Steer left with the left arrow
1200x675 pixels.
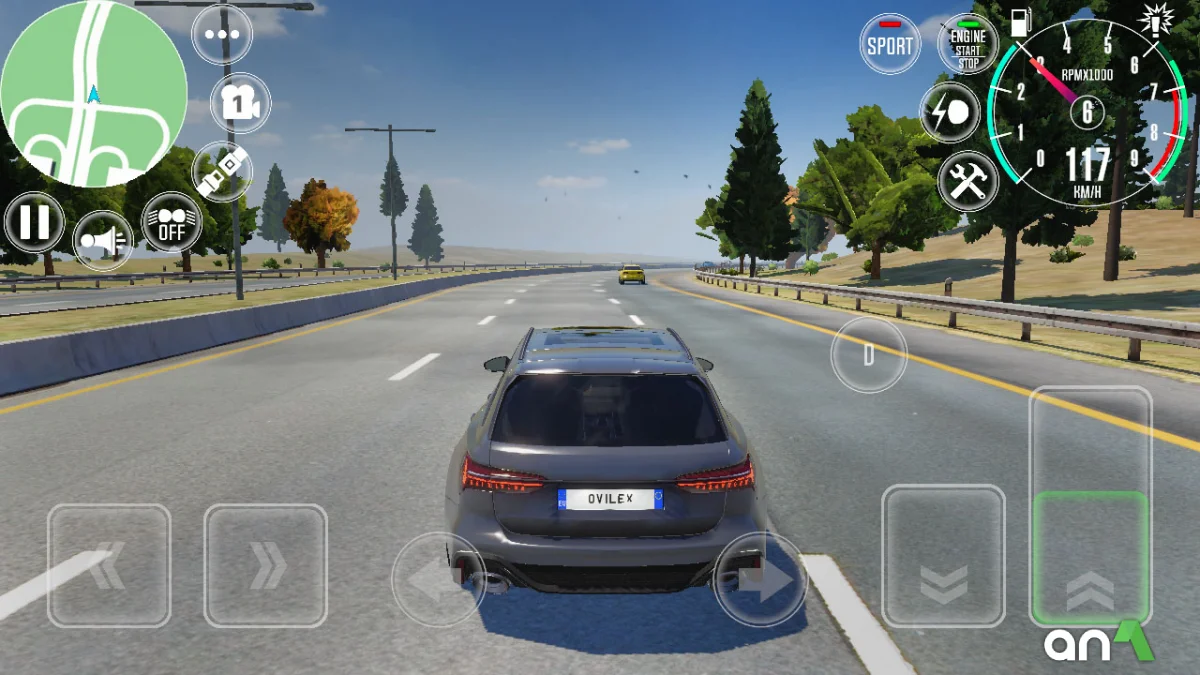[x=438, y=580]
